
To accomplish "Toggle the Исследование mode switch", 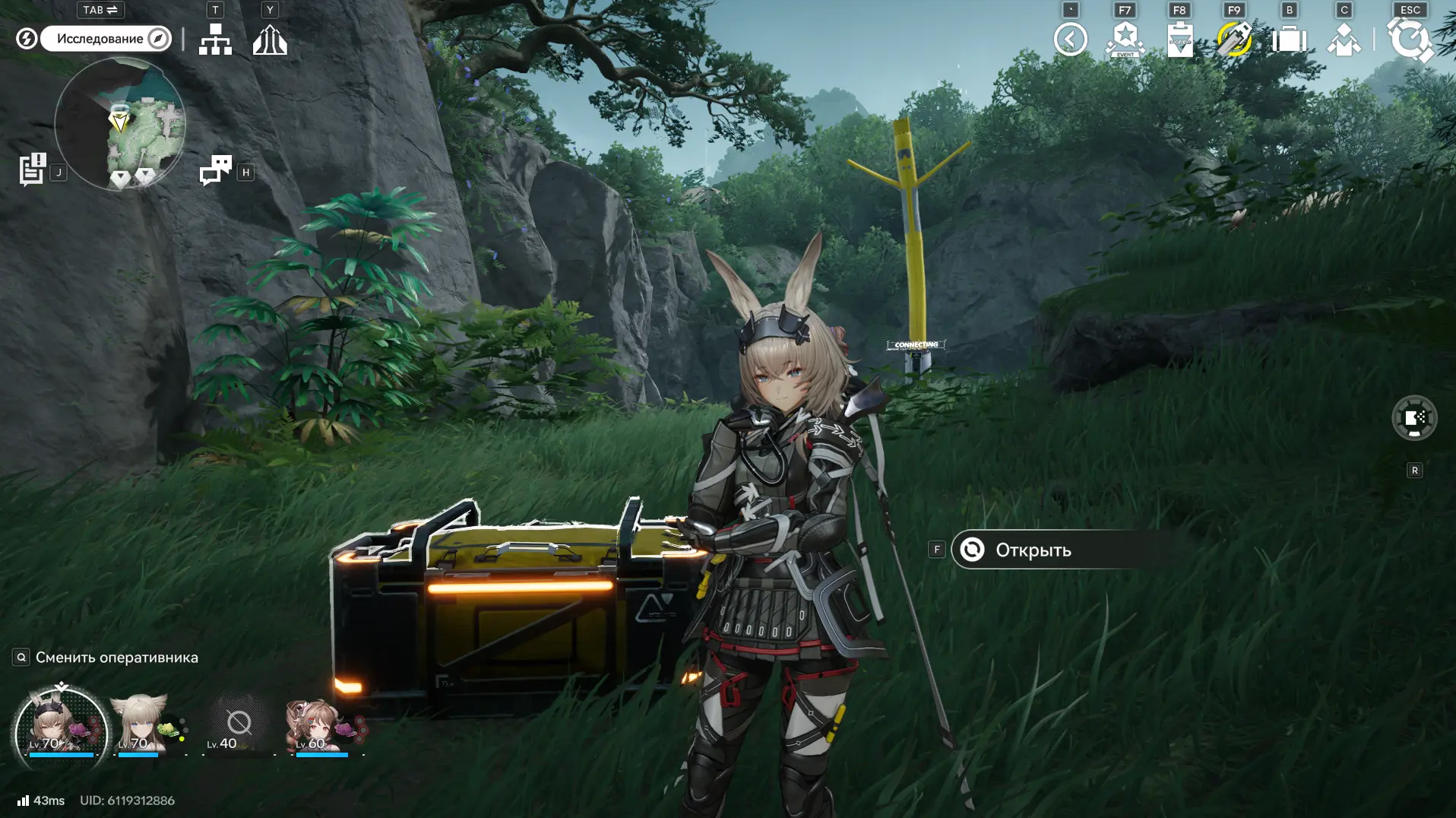I will pyautogui.click(x=106, y=39).
